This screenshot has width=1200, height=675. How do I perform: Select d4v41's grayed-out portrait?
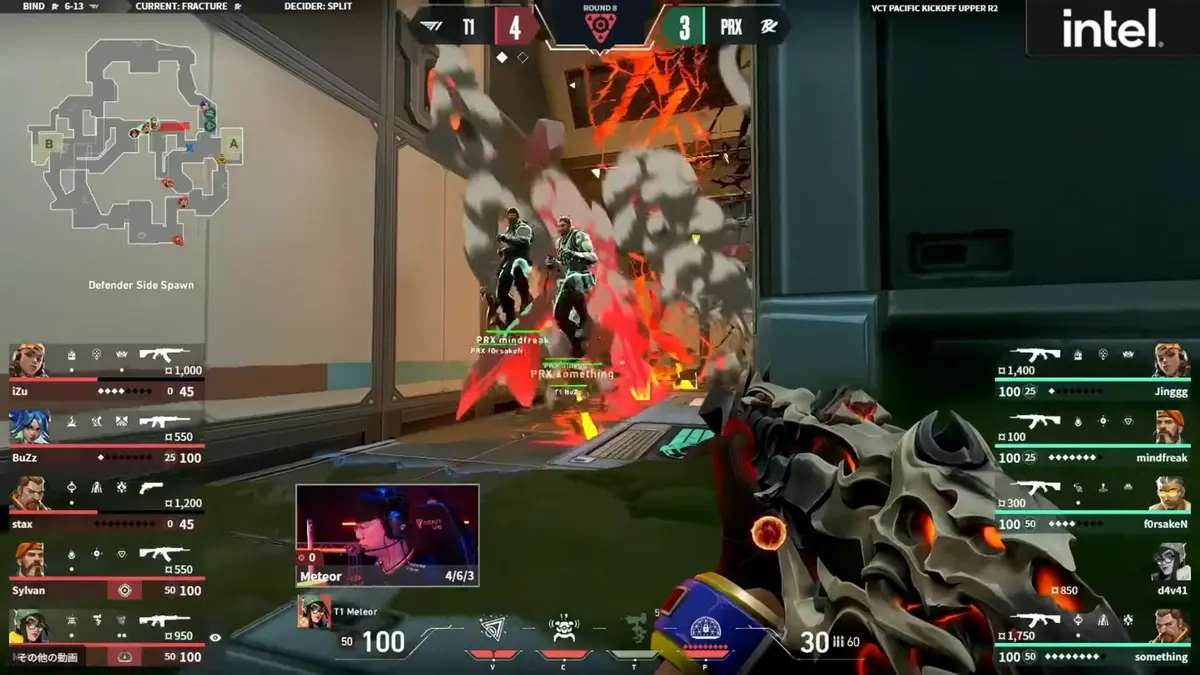point(1171,561)
